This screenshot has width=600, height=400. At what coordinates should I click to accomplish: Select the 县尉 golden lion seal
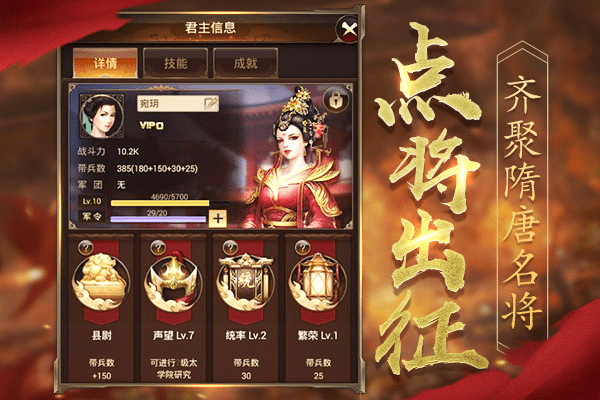99,283
